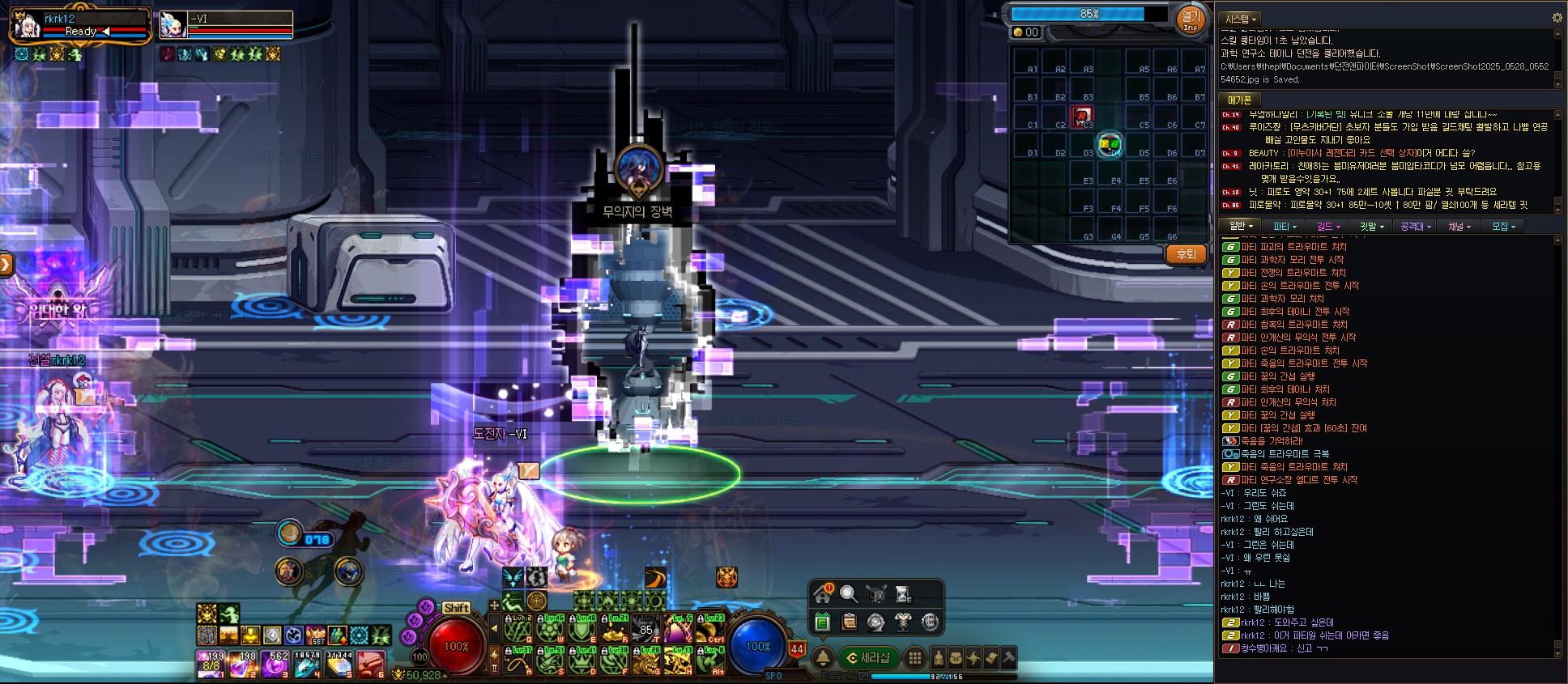Switch to the 채널 chat tab
The image size is (1568, 684).
click(1459, 227)
